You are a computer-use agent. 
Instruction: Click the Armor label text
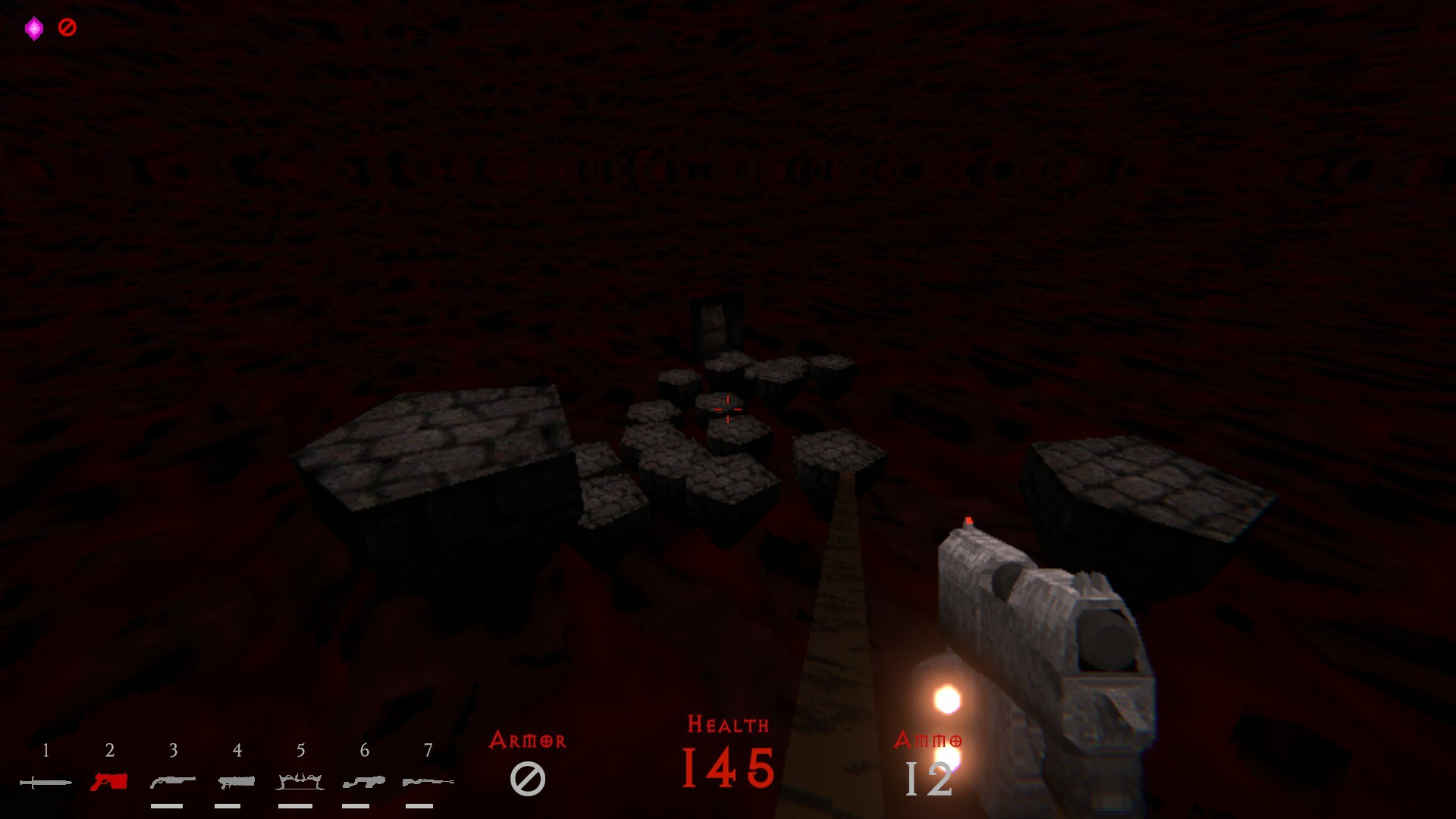click(x=529, y=739)
